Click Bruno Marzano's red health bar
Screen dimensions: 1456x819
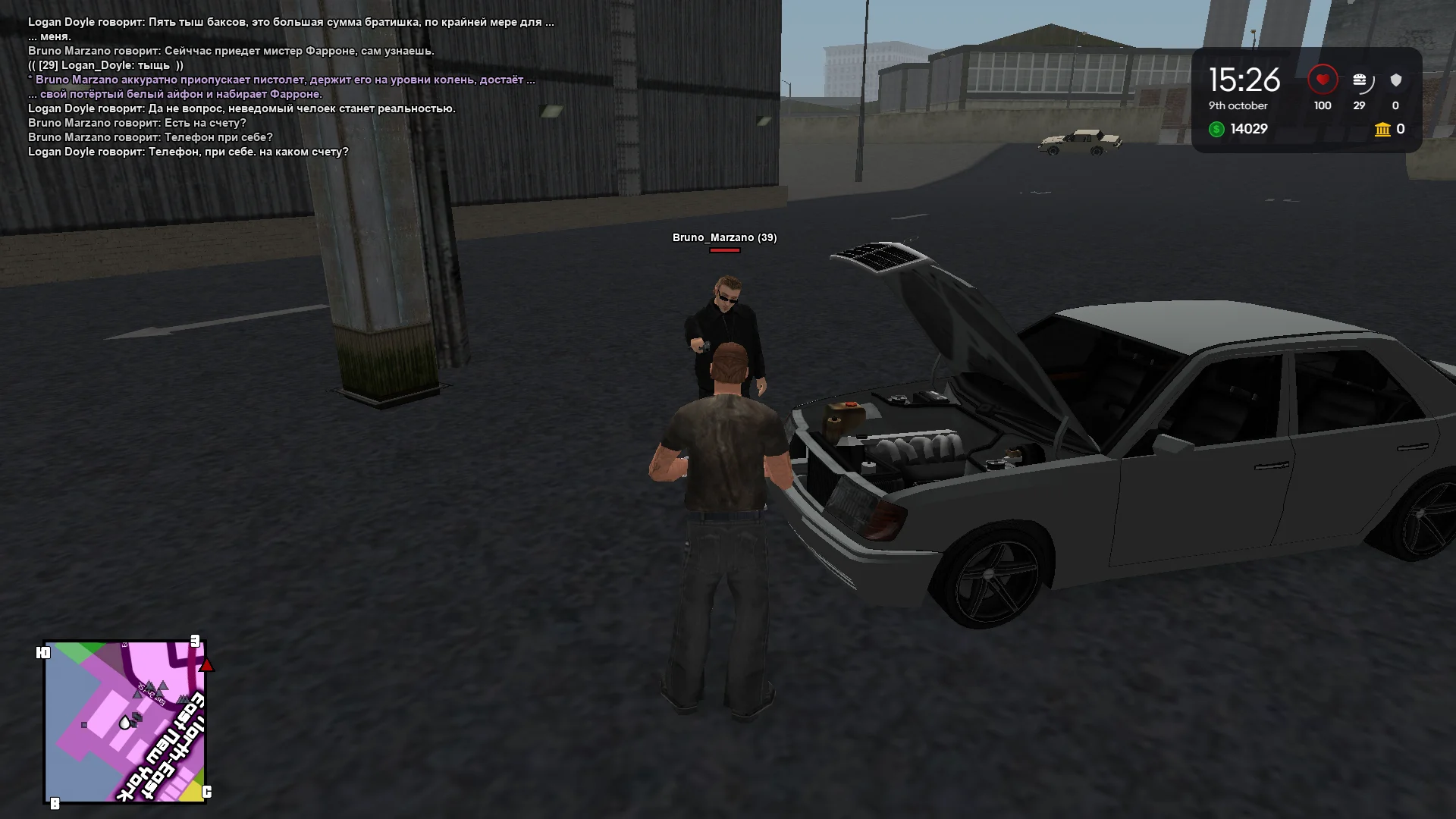(x=724, y=249)
